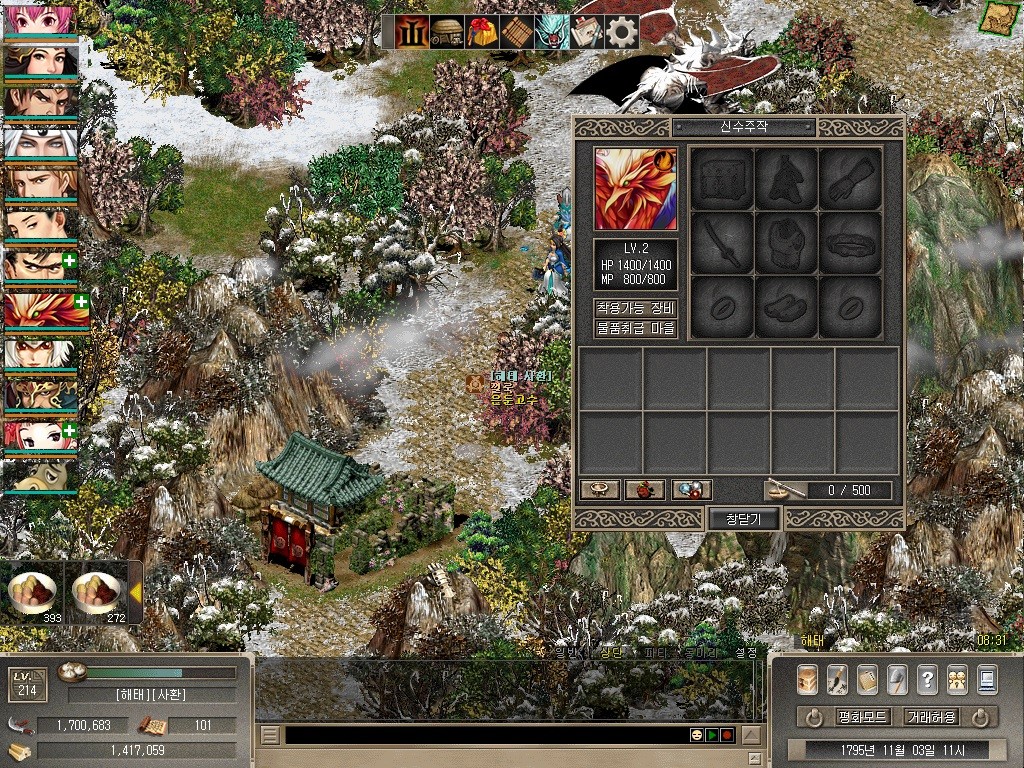Open the gear settings icon in top toolbar
This screenshot has height=768, width=1024.
[x=622, y=33]
